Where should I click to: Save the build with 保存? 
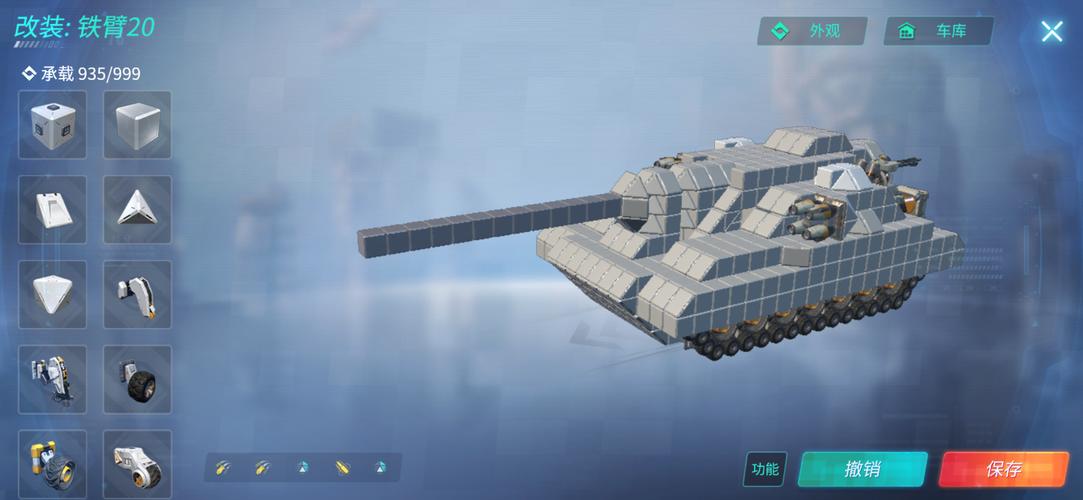pyautogui.click(x=1003, y=469)
